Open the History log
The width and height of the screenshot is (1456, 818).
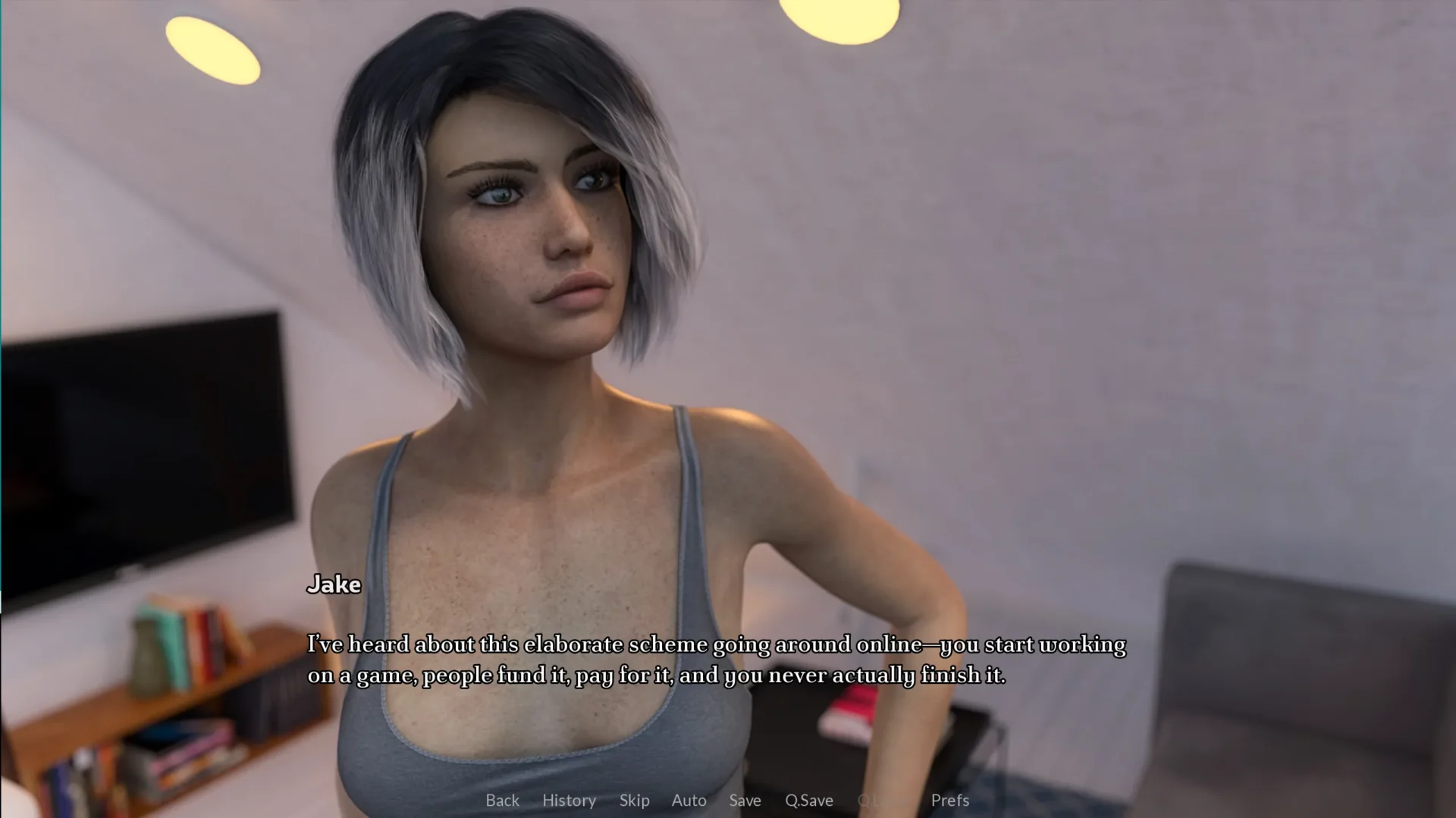click(569, 801)
